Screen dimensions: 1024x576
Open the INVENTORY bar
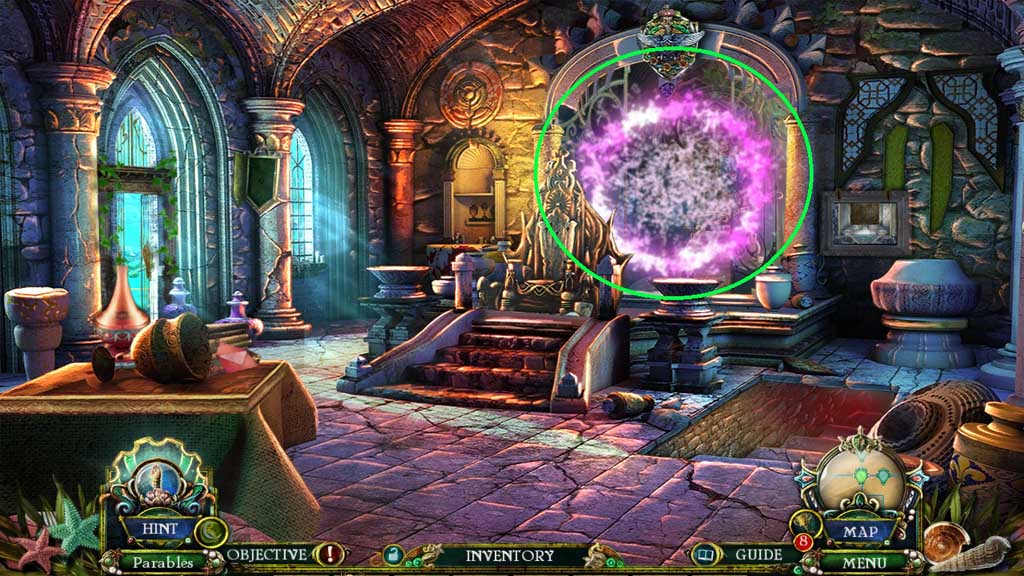[509, 555]
